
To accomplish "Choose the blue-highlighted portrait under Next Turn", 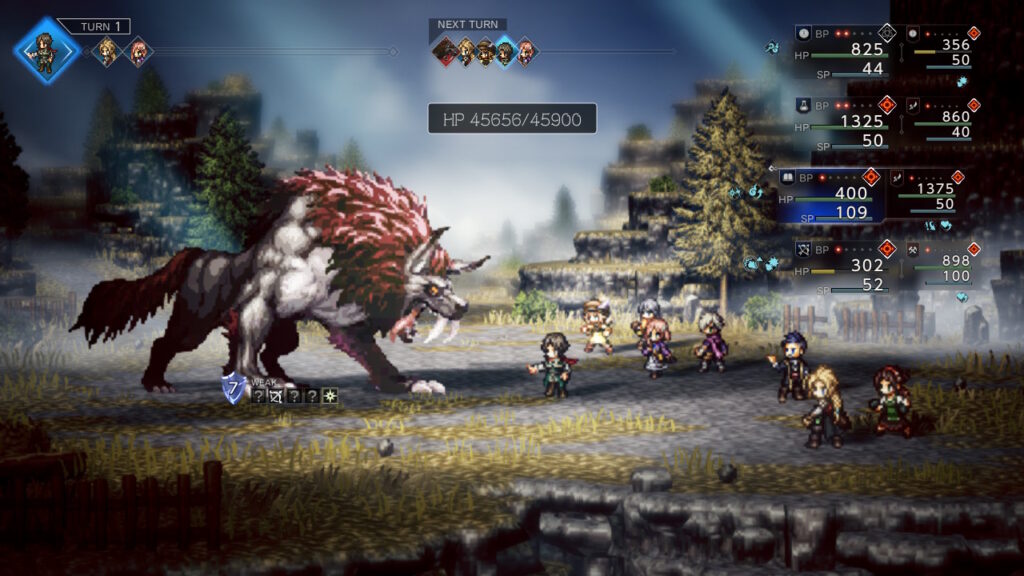I will click(x=506, y=51).
